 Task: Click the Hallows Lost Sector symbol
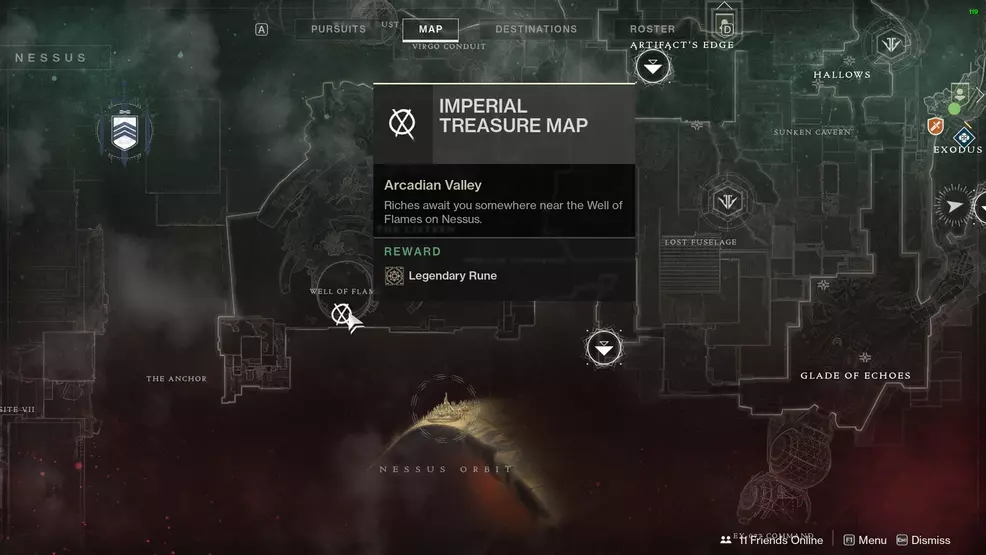[889, 45]
